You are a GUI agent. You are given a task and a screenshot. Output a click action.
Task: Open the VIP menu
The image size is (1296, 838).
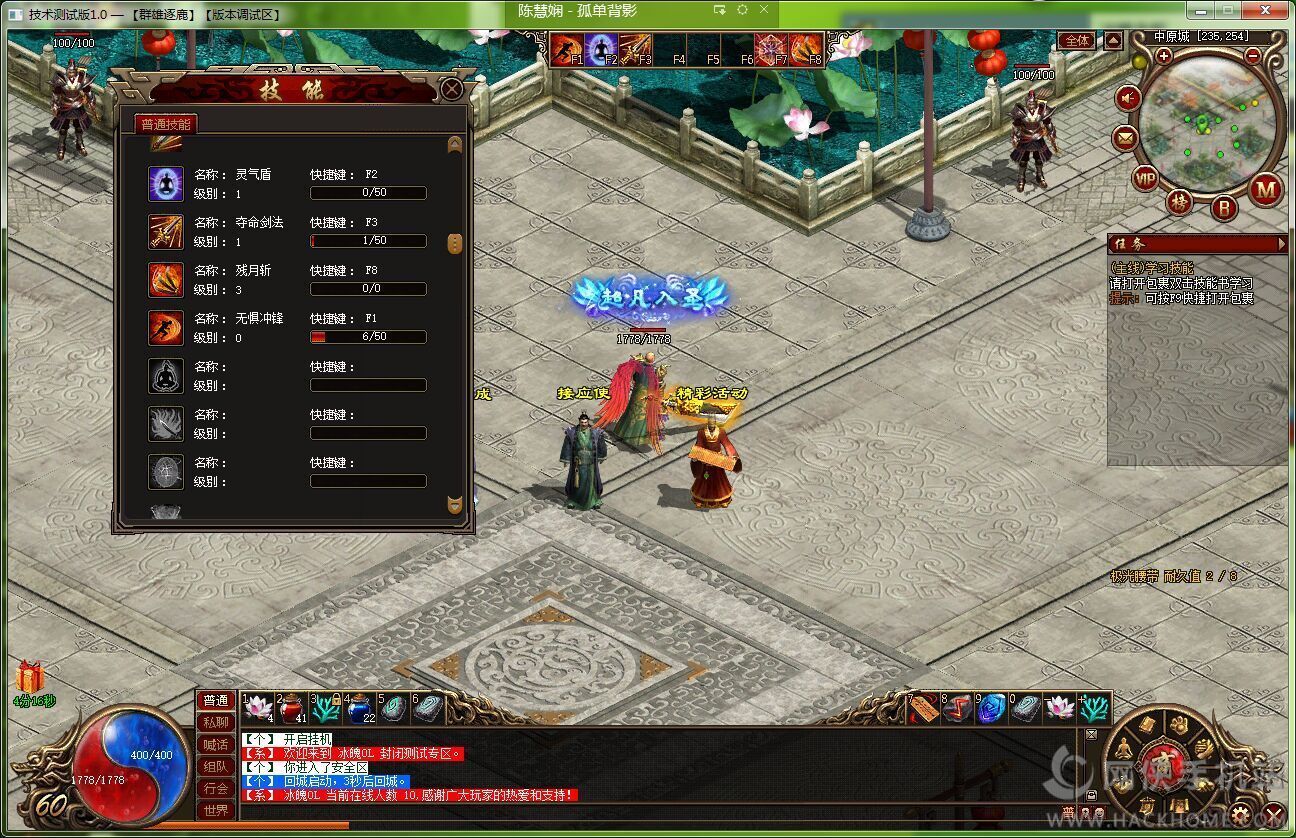click(x=1146, y=179)
